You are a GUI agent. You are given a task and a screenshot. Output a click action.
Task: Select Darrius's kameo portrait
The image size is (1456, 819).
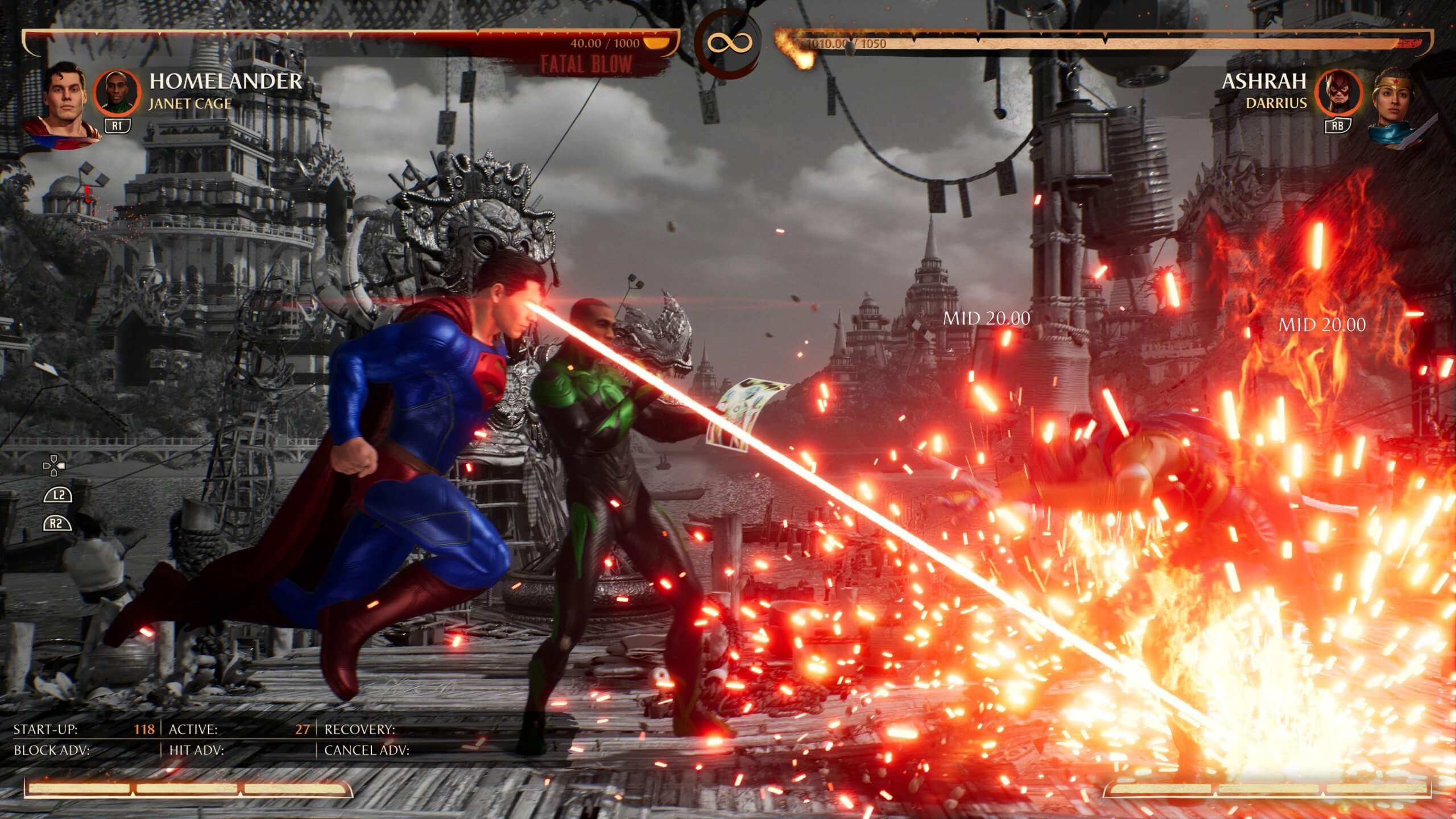coord(1339,93)
